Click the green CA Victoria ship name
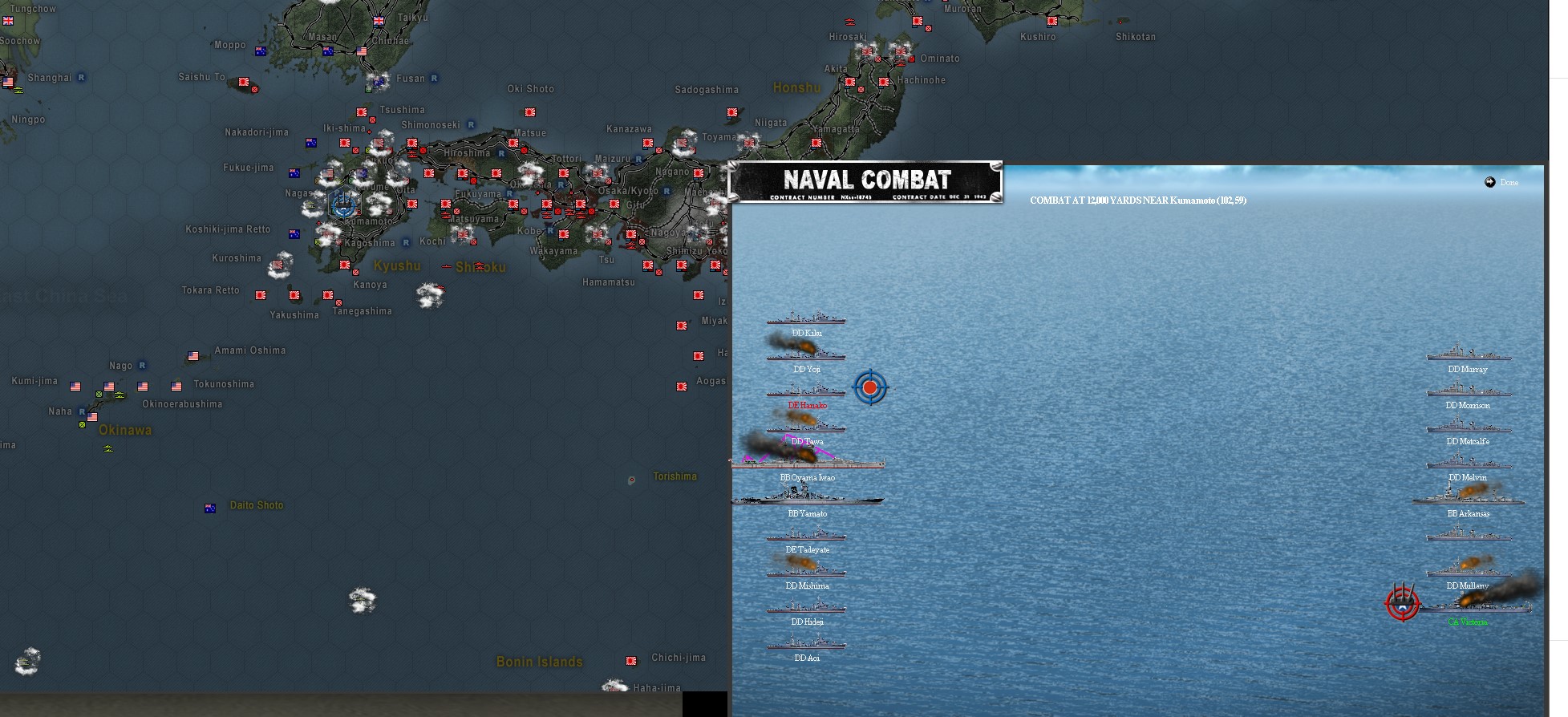This screenshot has width=1568, height=717. [1467, 621]
